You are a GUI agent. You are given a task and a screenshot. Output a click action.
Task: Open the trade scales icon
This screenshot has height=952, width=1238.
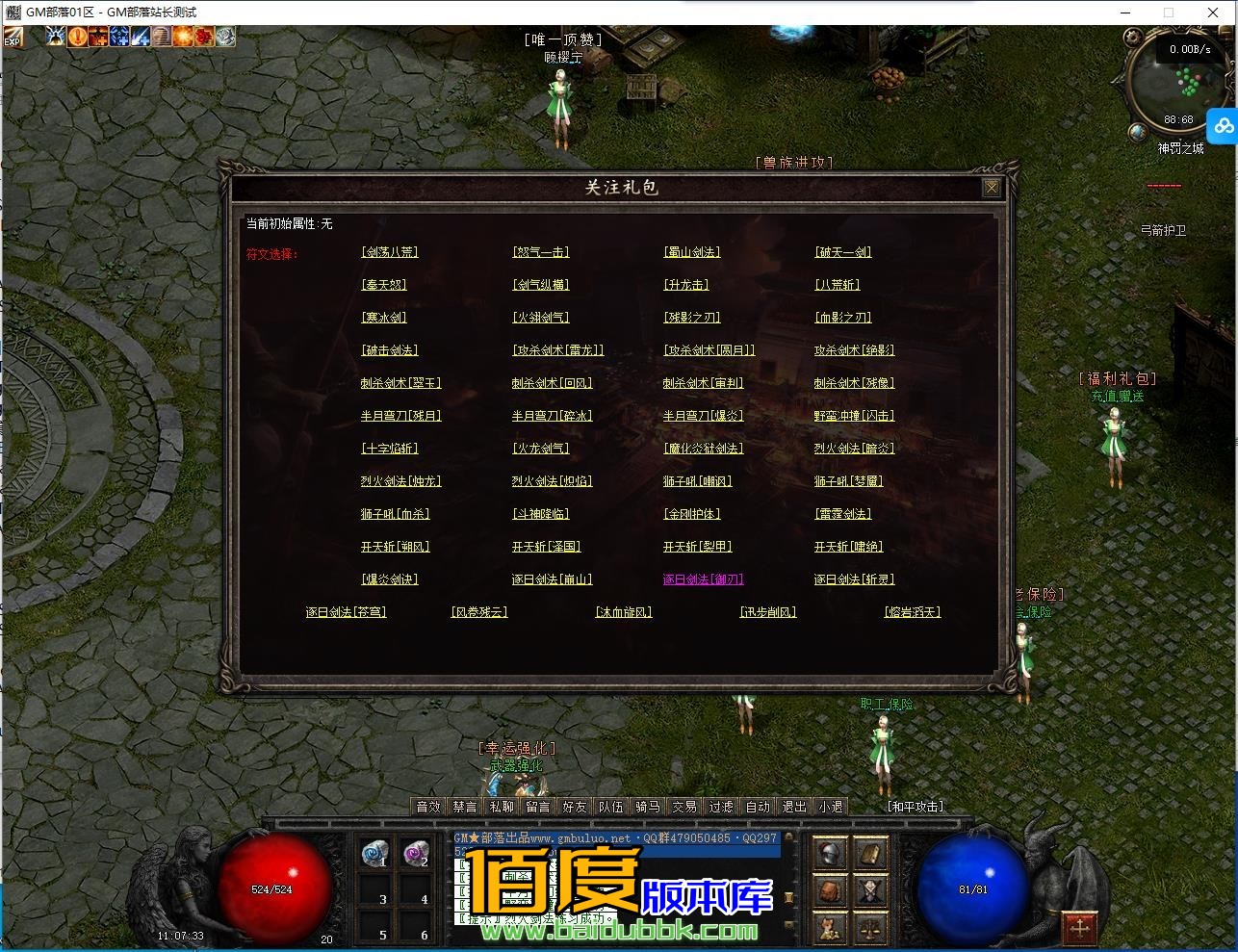869,927
